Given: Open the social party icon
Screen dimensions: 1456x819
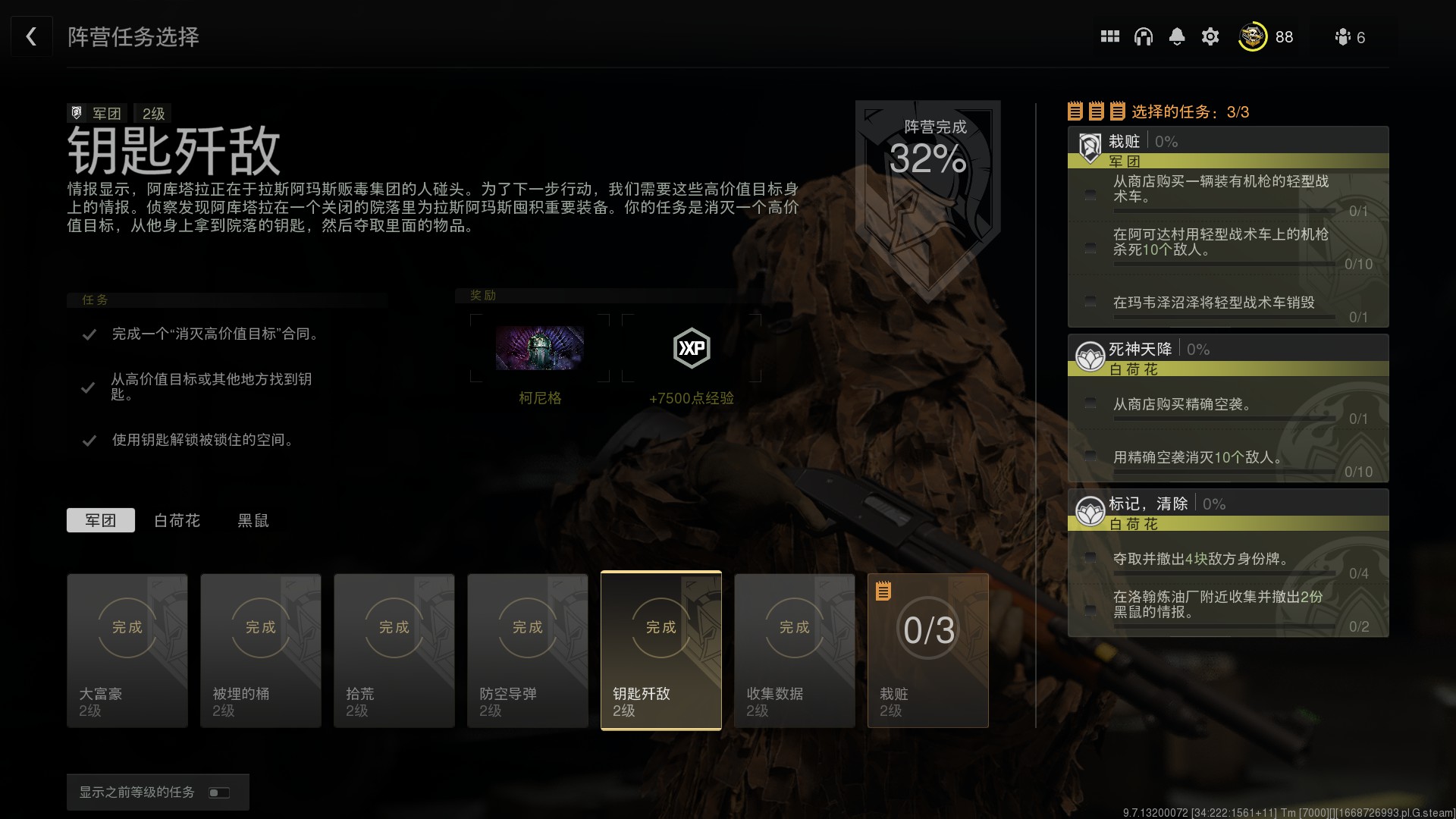Looking at the screenshot, I should [1343, 37].
